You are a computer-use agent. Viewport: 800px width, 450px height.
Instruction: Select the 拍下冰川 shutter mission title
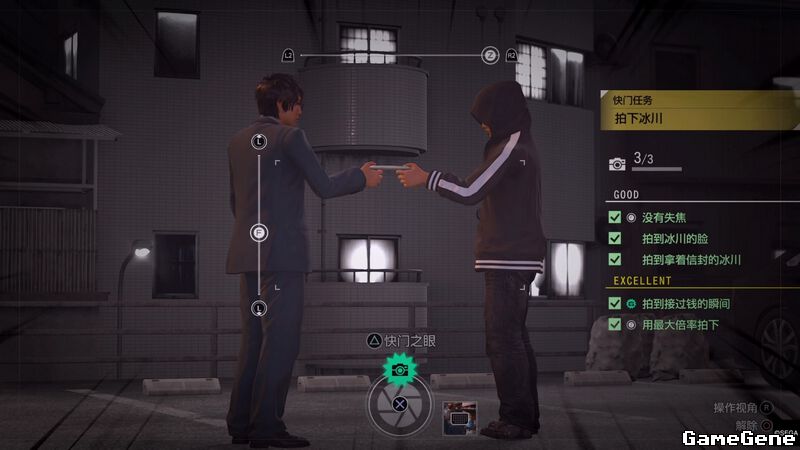coord(640,119)
